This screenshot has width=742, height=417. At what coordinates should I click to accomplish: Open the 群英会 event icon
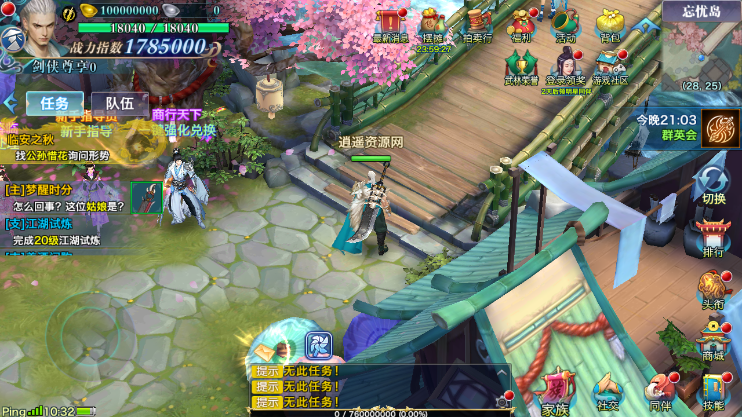(720, 128)
